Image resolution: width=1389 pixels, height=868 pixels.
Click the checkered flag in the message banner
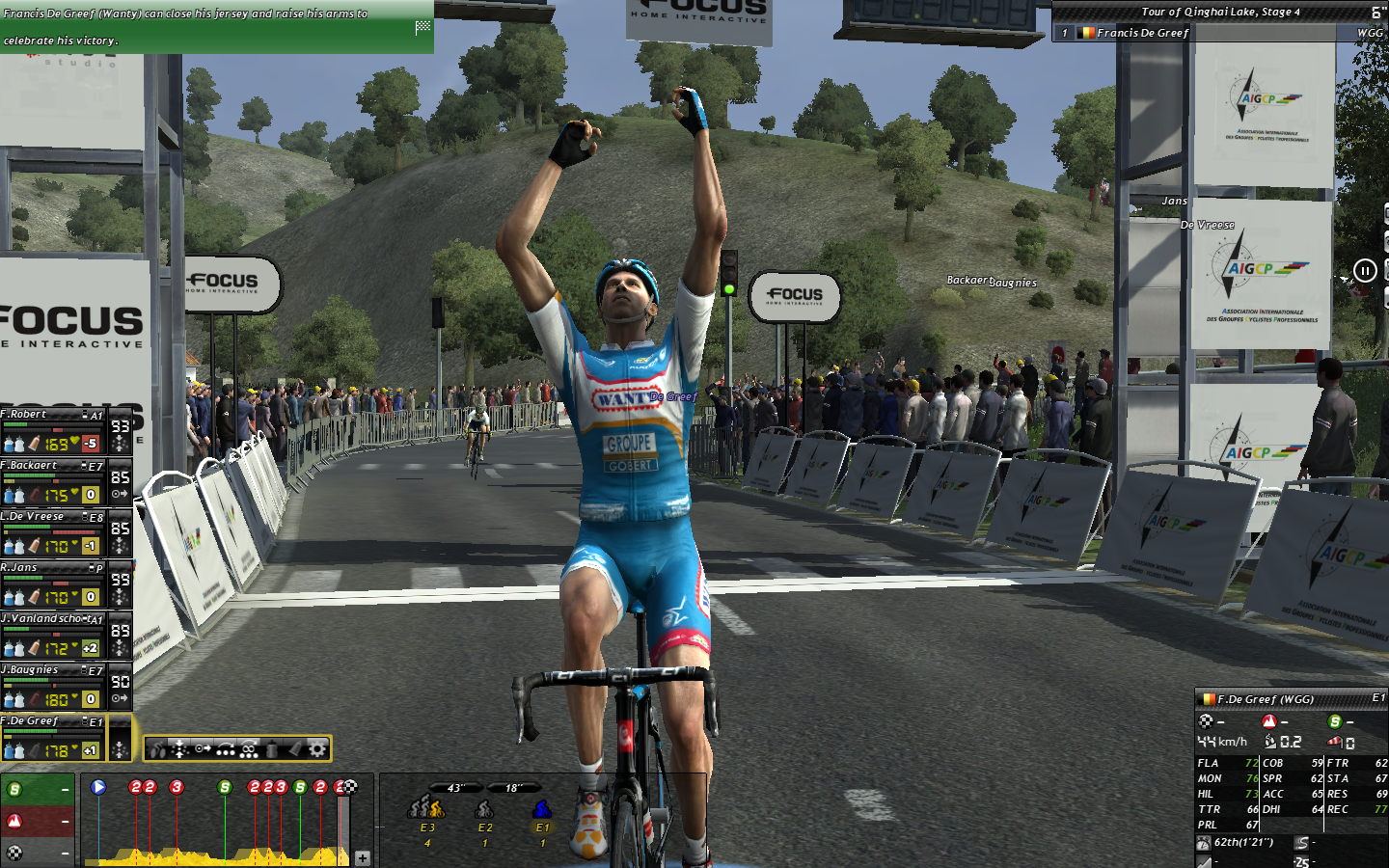pyautogui.click(x=422, y=27)
